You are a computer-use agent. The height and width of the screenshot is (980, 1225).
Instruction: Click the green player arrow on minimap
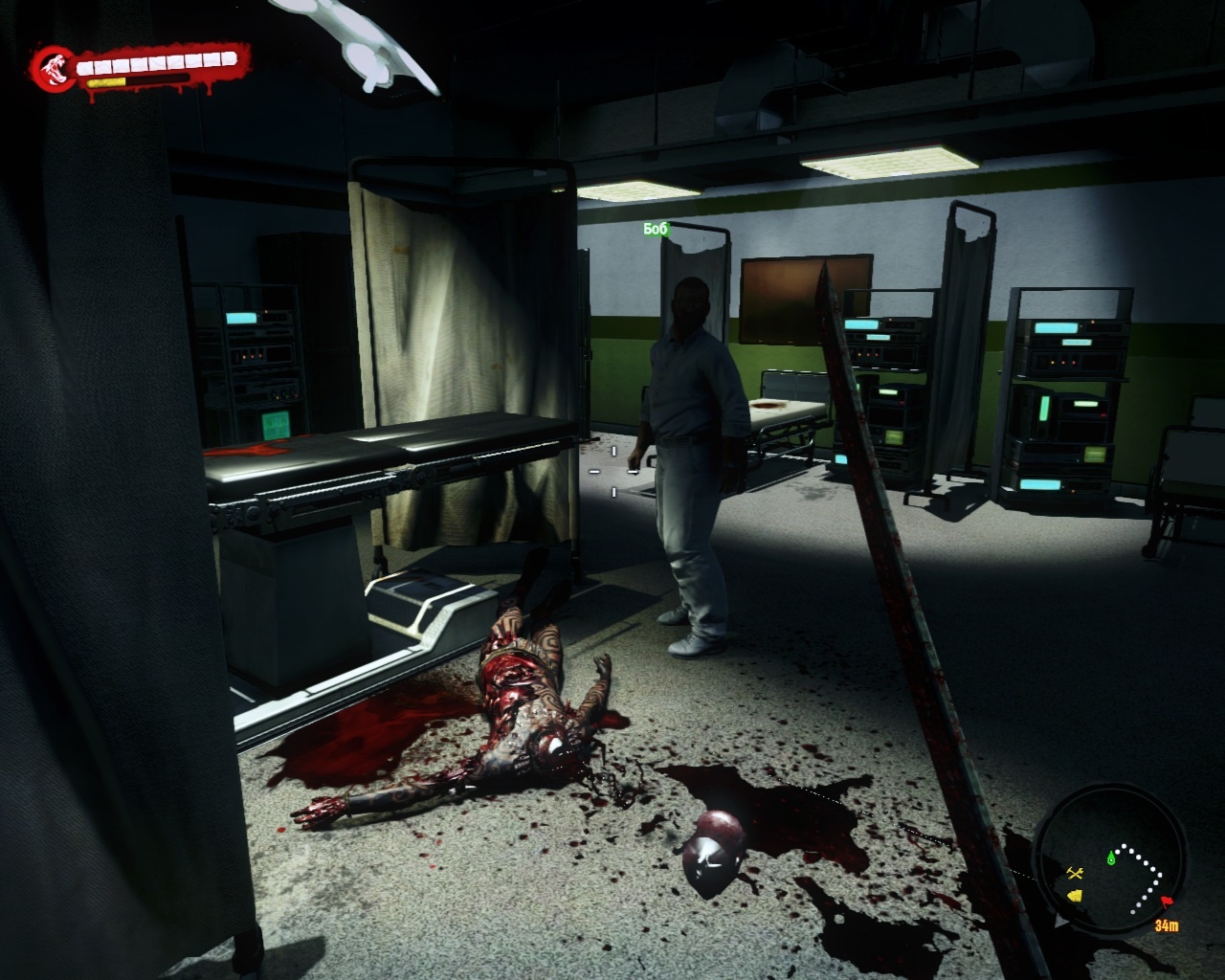tap(1111, 857)
